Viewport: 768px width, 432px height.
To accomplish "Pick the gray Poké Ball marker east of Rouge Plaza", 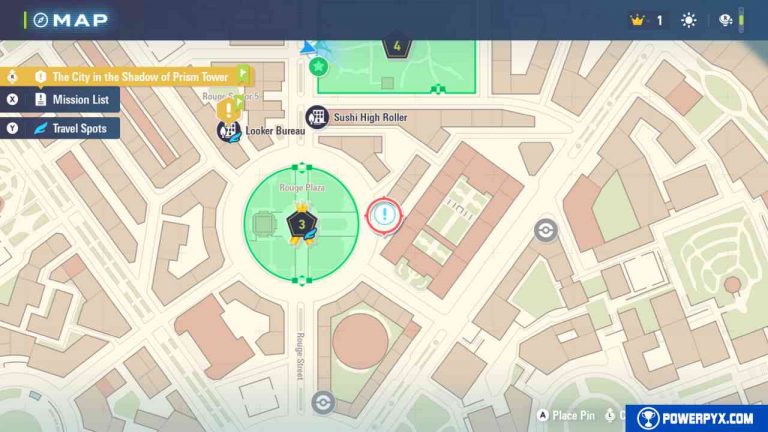I will 545,230.
